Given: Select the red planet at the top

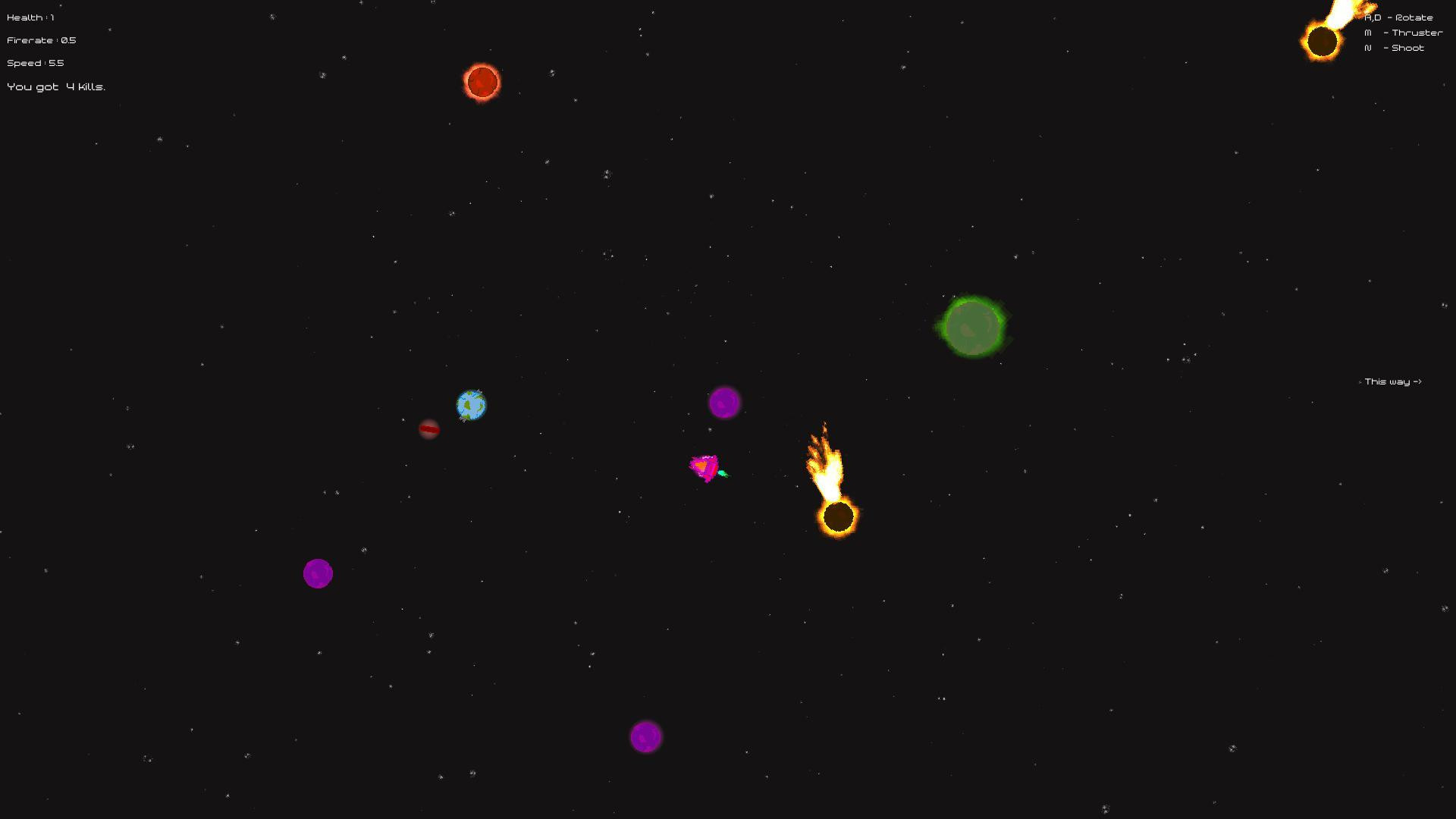Looking at the screenshot, I should click(x=481, y=82).
